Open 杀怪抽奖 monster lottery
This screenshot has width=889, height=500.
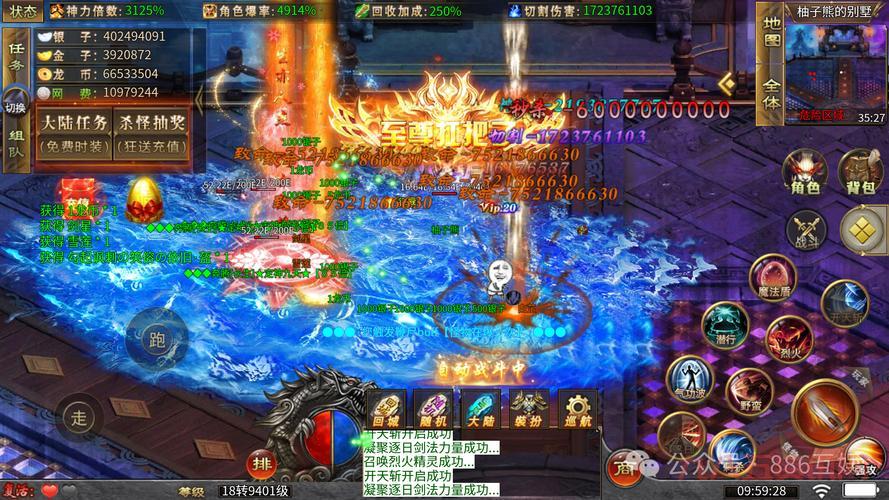pyautogui.click(x=152, y=133)
